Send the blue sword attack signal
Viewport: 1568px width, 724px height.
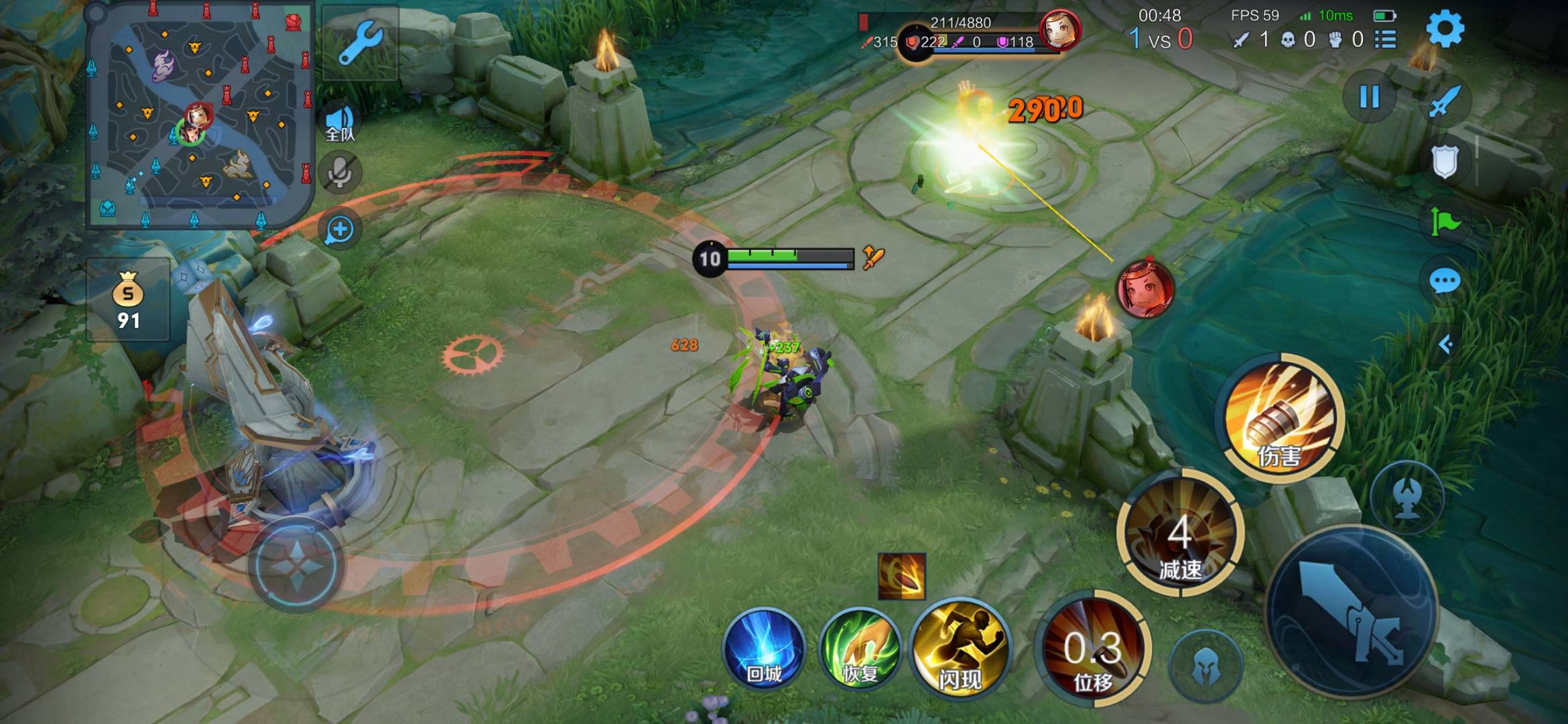tap(1443, 102)
